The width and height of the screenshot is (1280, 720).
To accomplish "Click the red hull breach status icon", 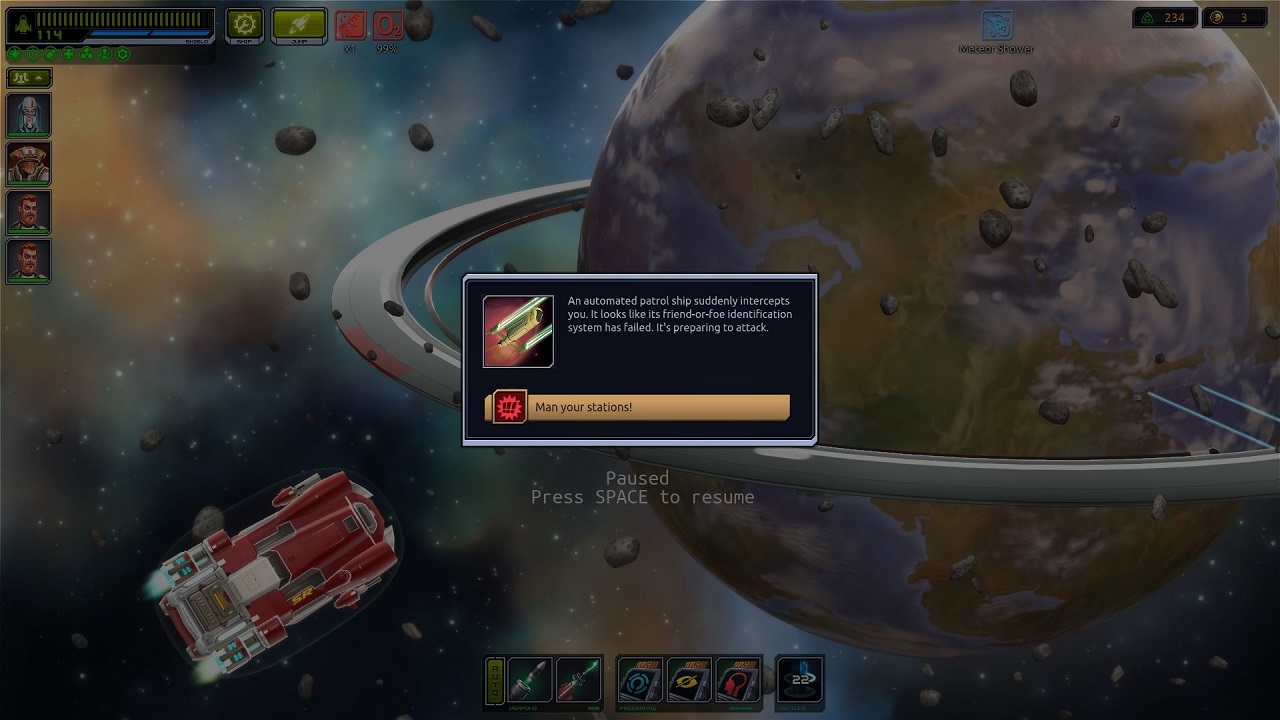I will point(350,25).
